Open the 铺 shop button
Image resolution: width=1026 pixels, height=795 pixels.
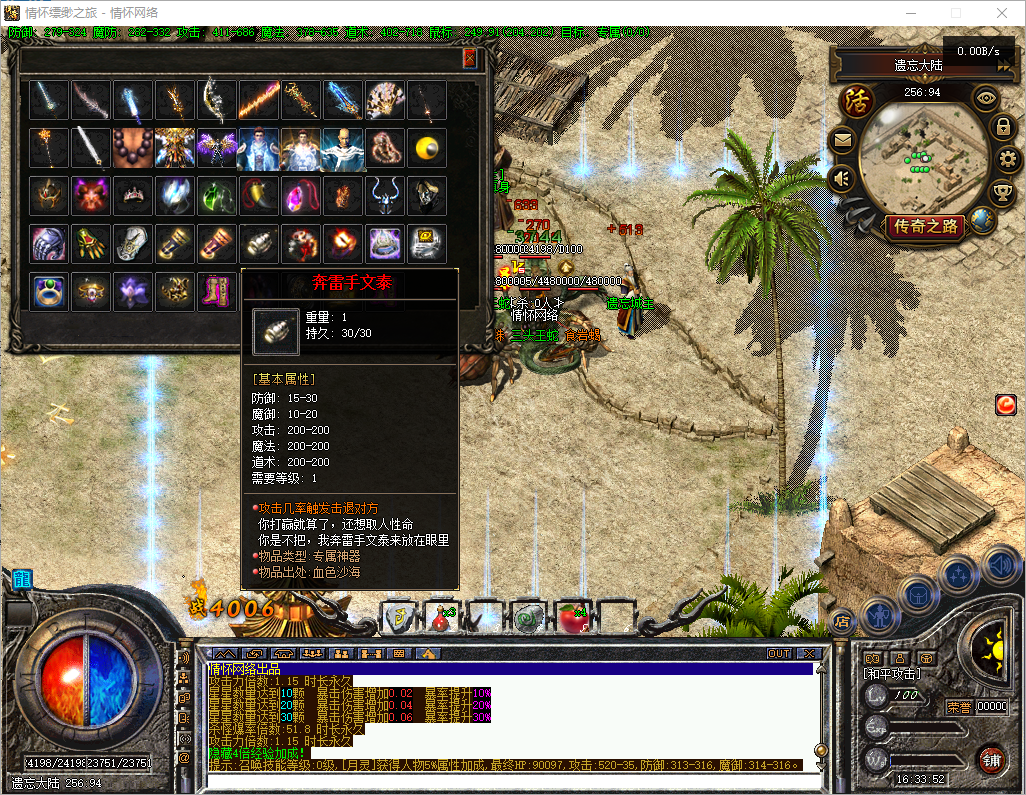[990, 759]
